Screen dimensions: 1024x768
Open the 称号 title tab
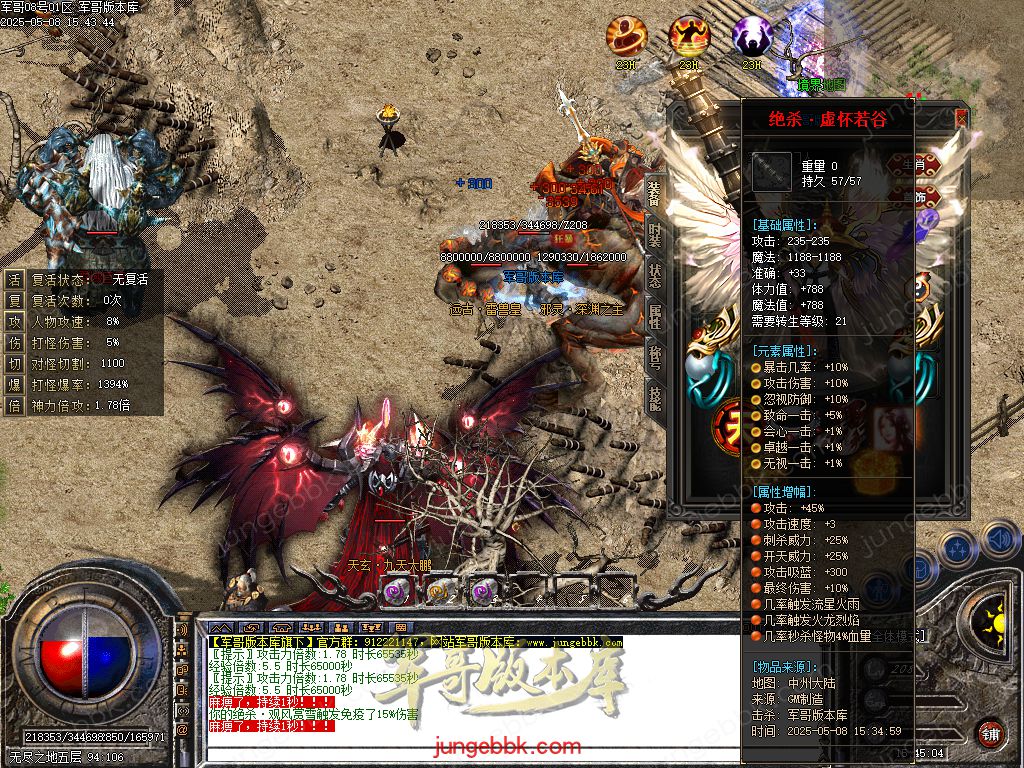point(654,358)
